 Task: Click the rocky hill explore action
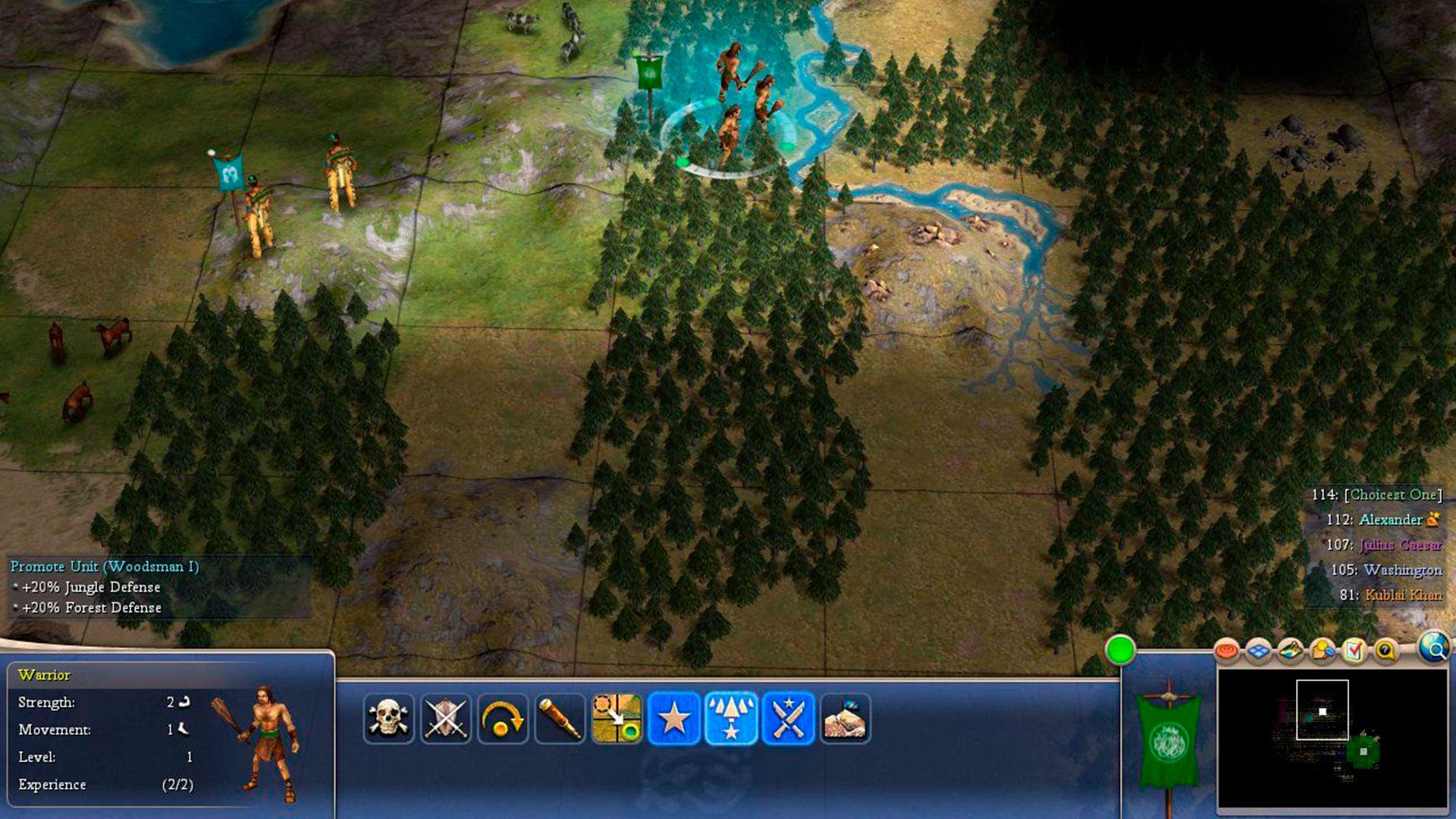[845, 718]
